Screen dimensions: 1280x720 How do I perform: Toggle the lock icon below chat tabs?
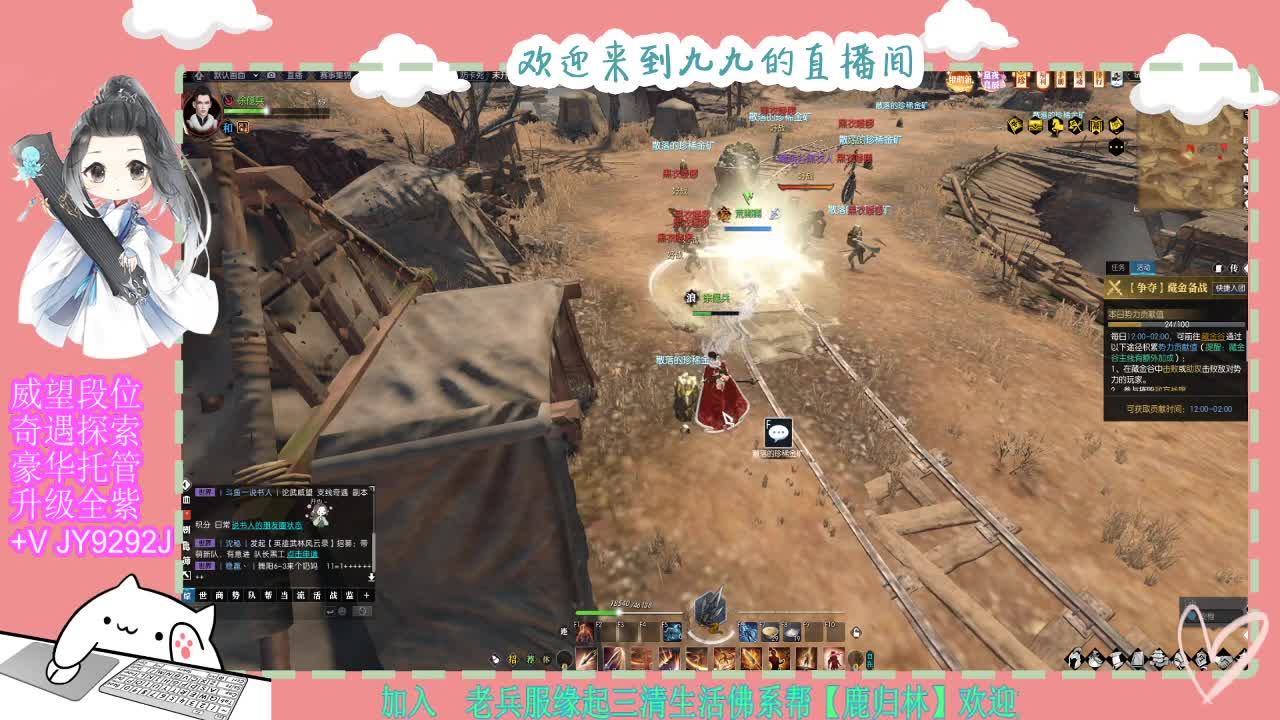[x=363, y=610]
